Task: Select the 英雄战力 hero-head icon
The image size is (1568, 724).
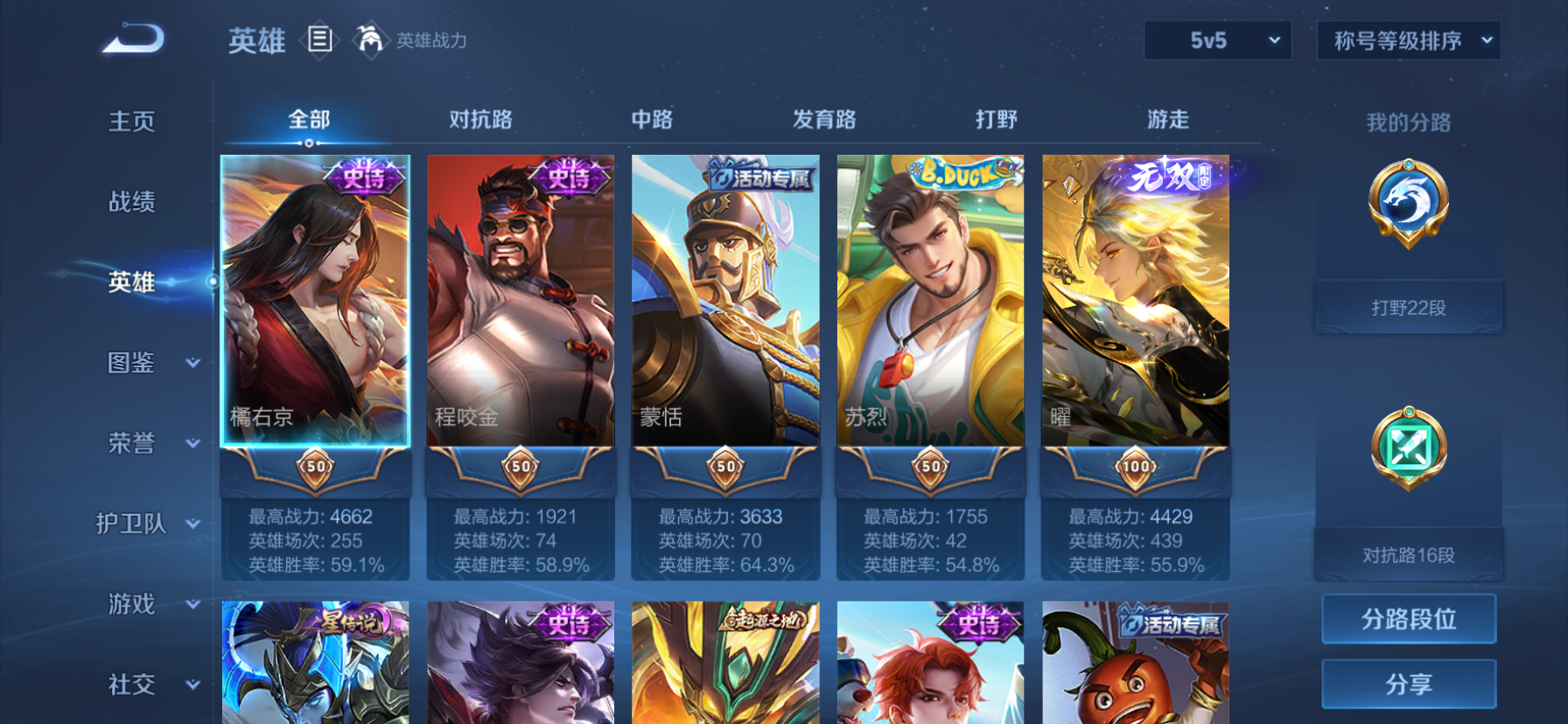Action: pos(371,39)
